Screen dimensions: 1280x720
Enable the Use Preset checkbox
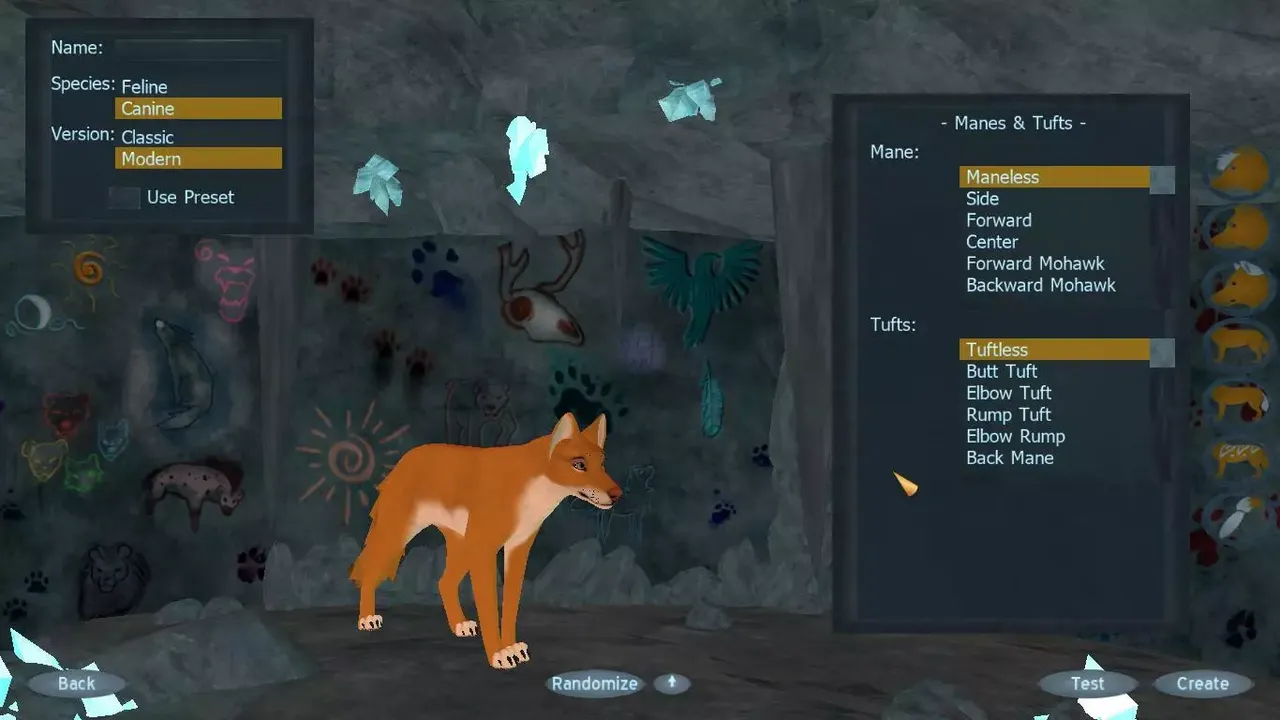pos(123,197)
